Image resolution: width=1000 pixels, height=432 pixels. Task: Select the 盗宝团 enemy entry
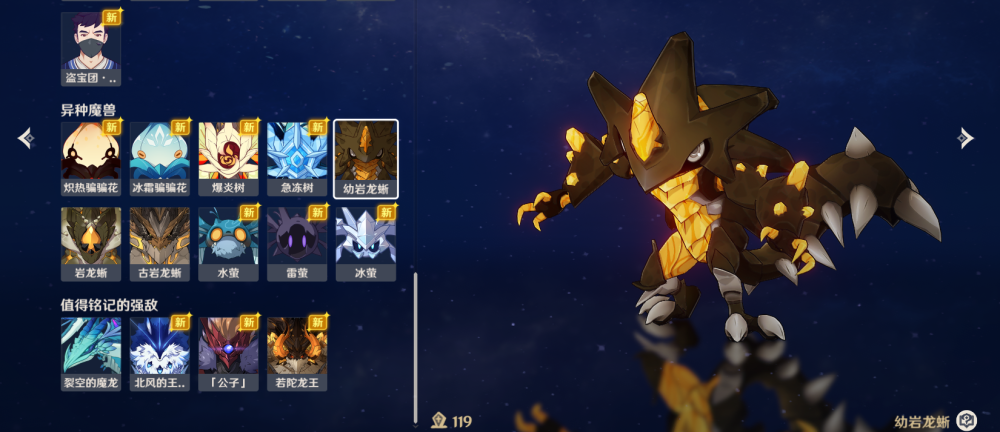[91, 47]
